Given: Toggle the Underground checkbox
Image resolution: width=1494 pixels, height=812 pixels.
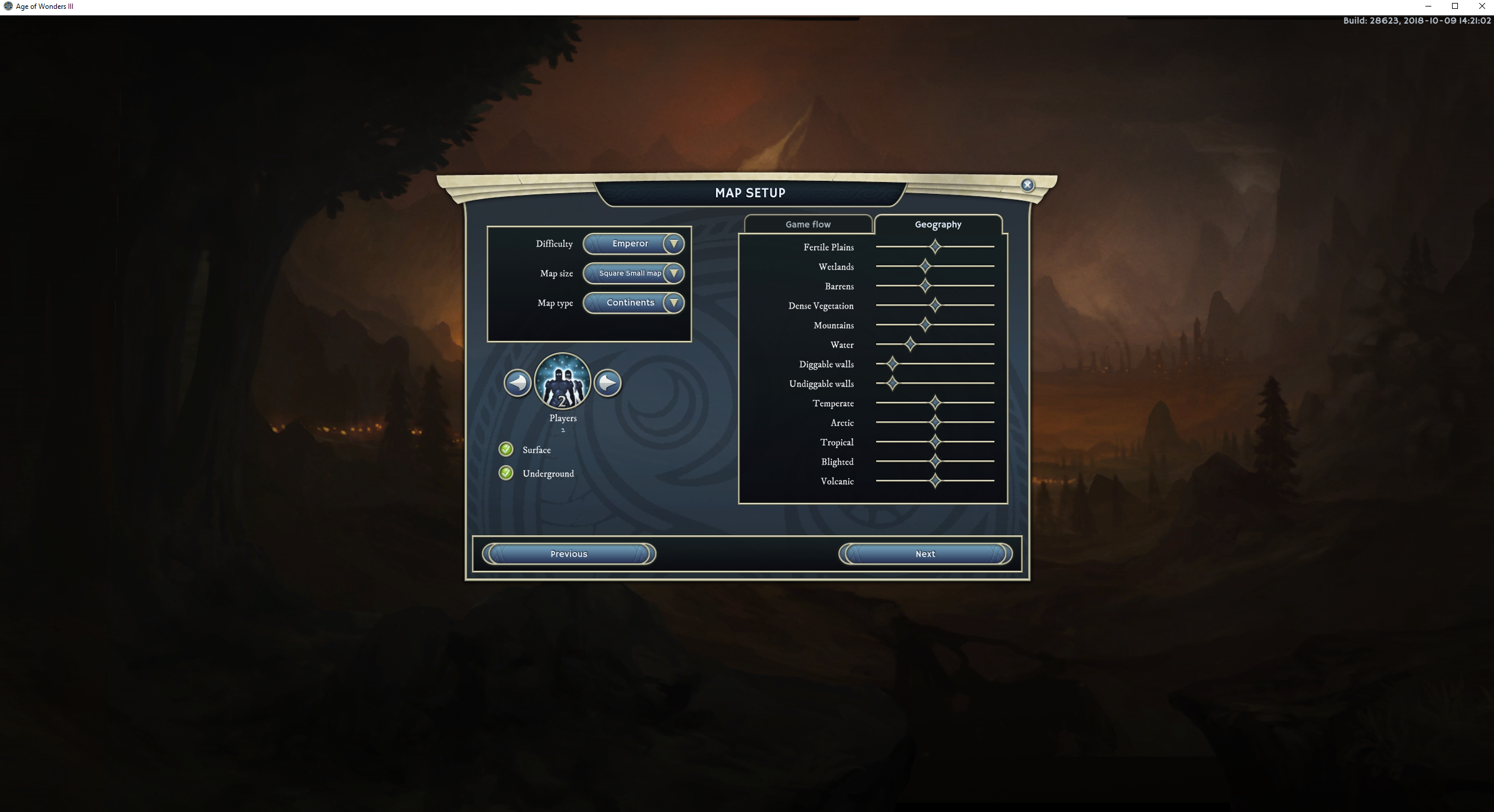Looking at the screenshot, I should (506, 473).
